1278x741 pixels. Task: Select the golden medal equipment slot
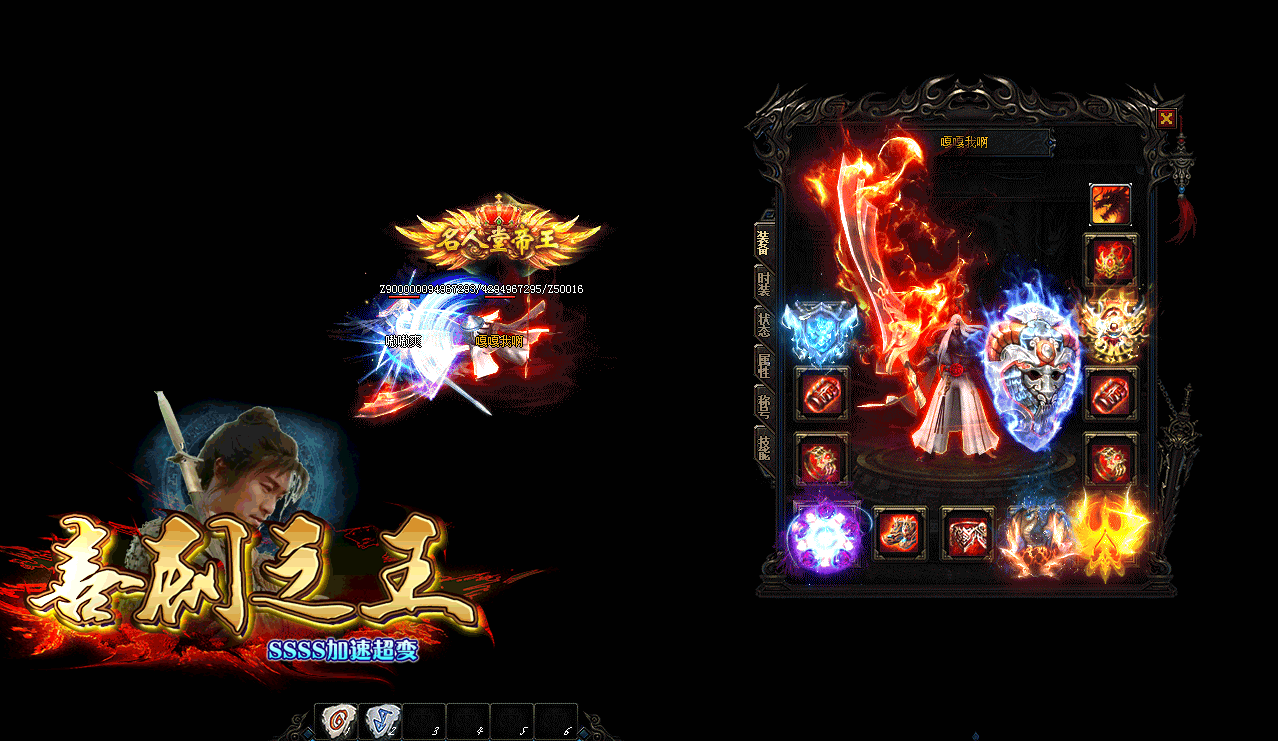(x=1112, y=327)
